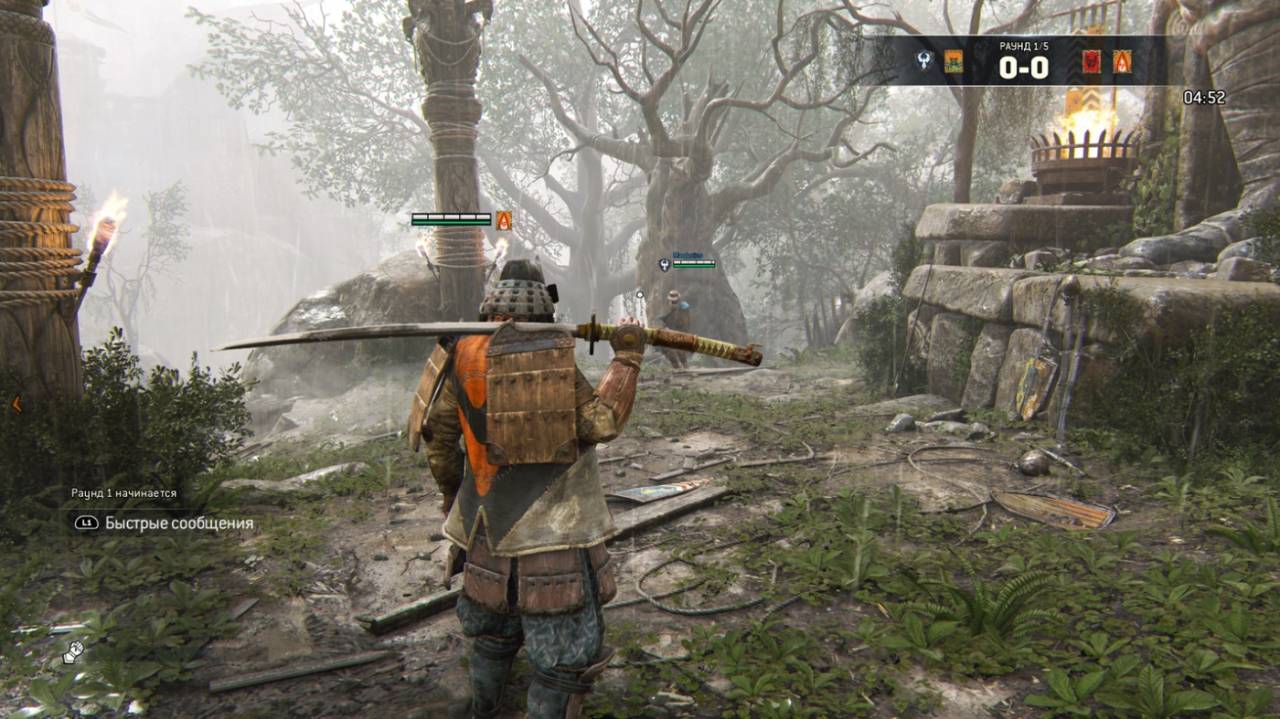Click the gauntlet fist icon
This screenshot has height=719, width=1280.
pos(72,652)
